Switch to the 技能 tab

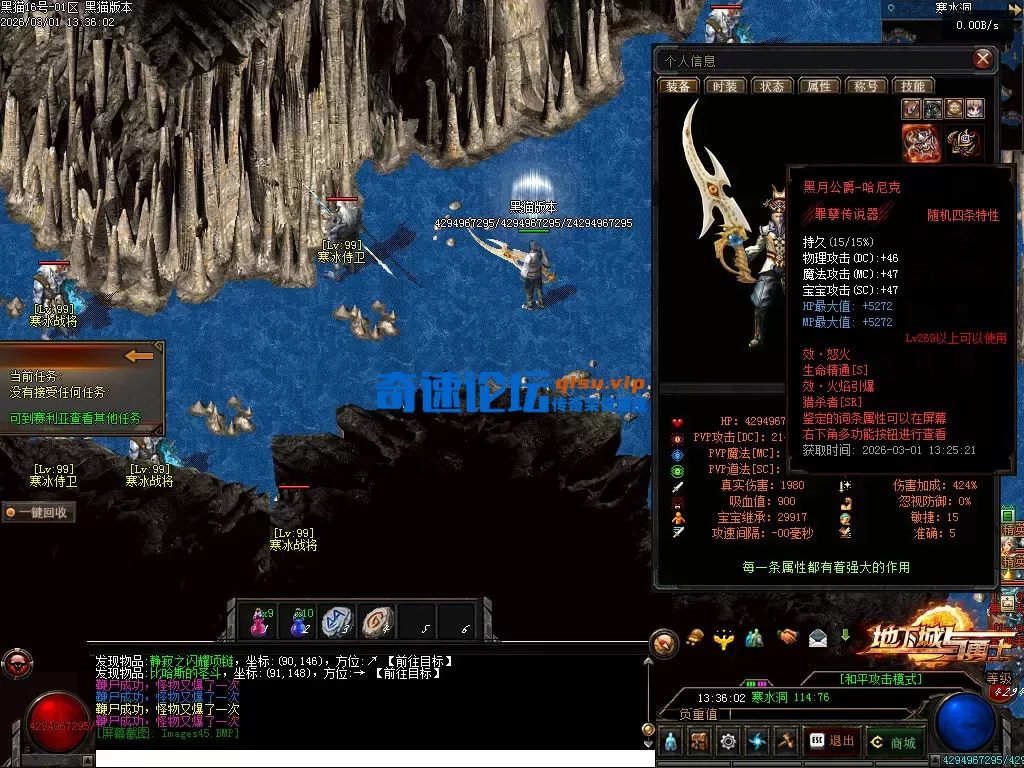(912, 86)
